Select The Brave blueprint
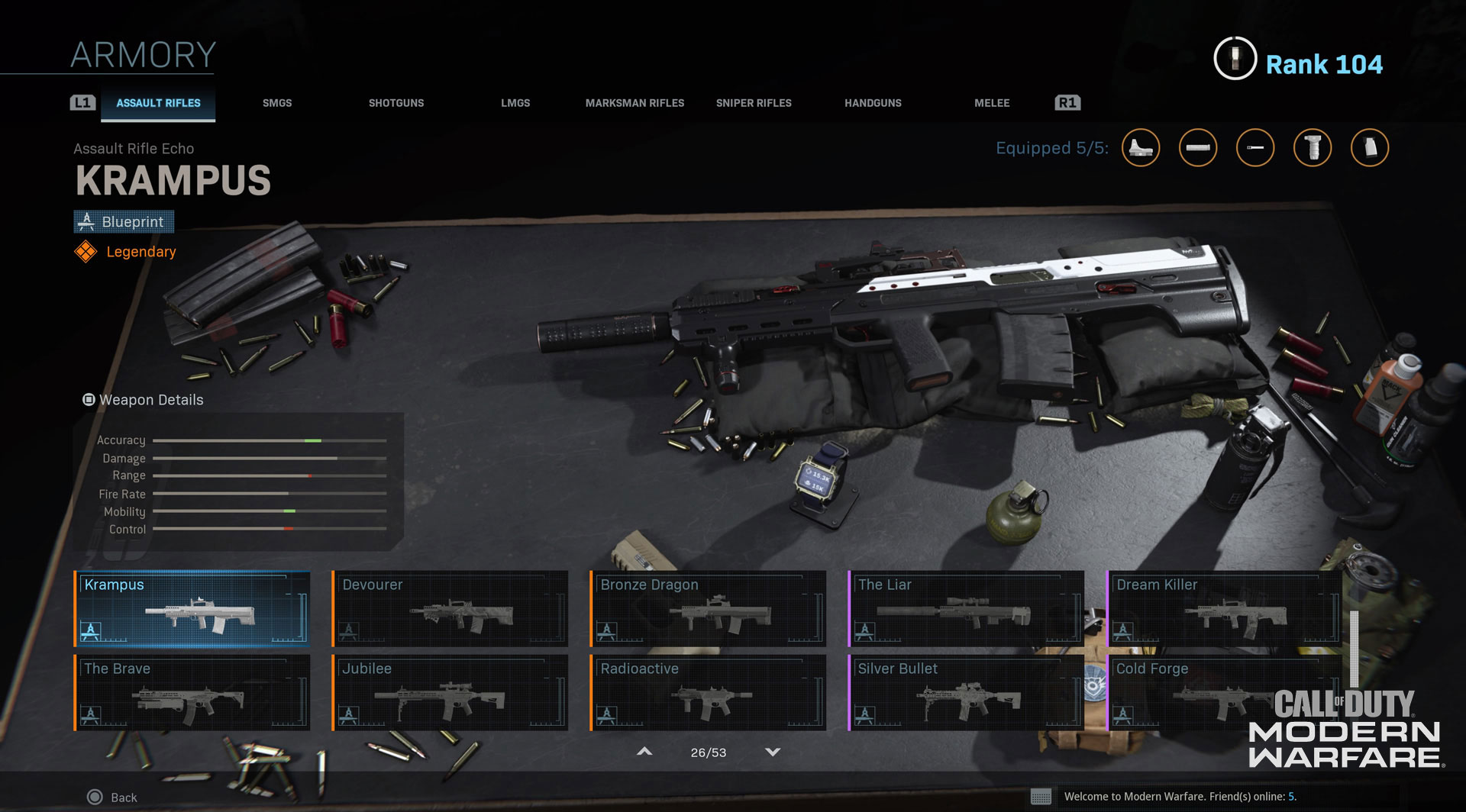Image resolution: width=1466 pixels, height=812 pixels. pos(192,692)
